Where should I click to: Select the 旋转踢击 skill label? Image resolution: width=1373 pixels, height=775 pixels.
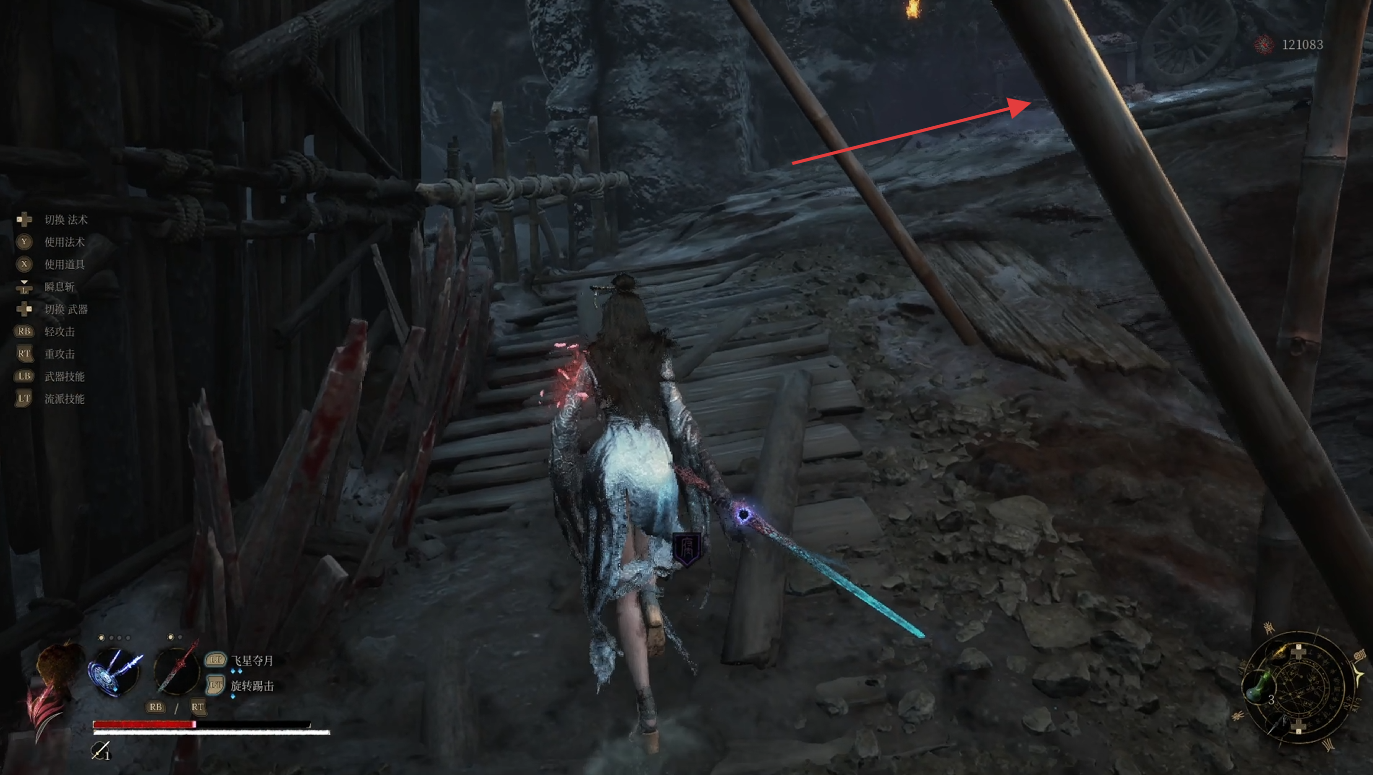click(x=252, y=686)
